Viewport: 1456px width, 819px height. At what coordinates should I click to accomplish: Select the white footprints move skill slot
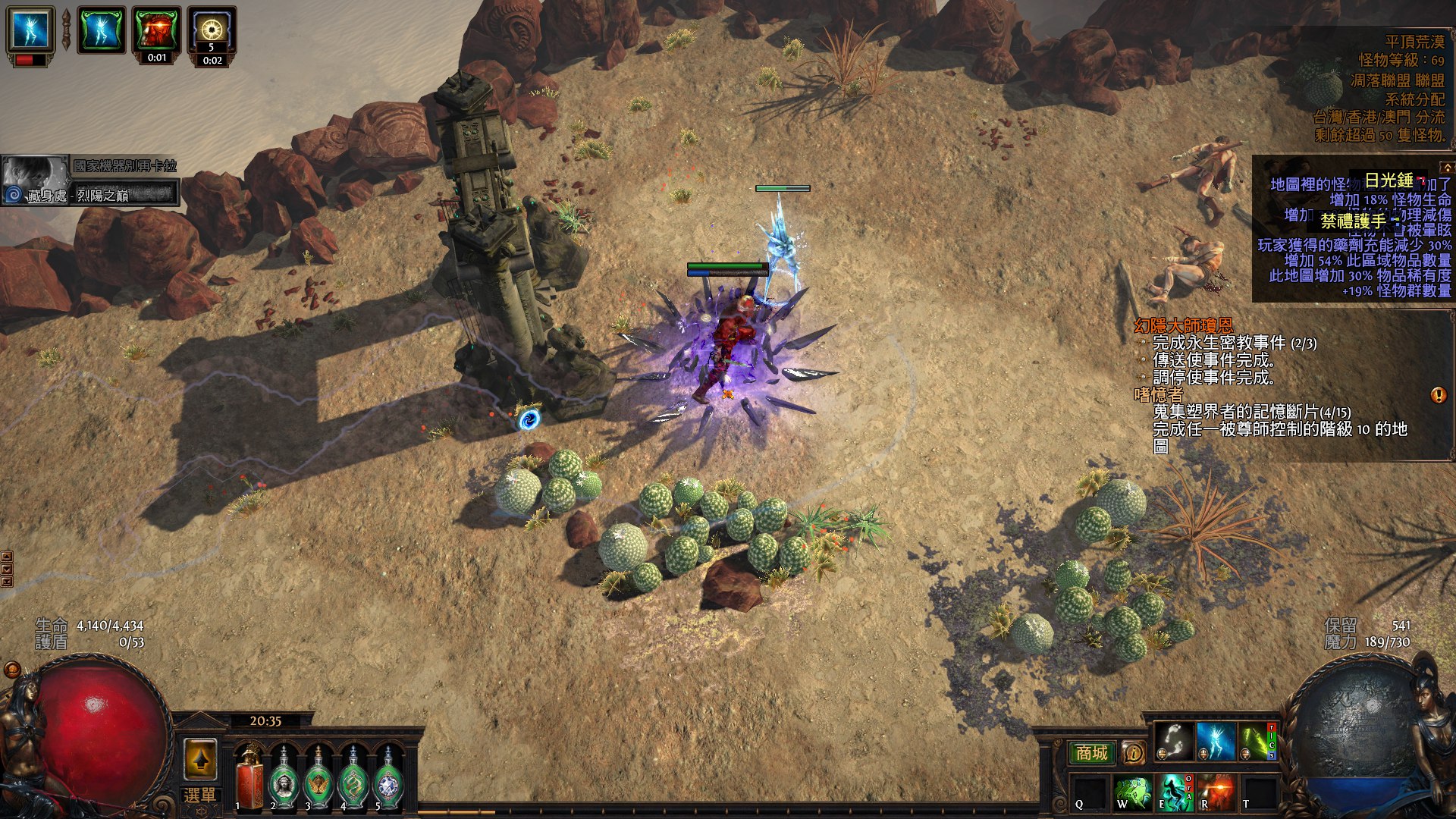click(1172, 740)
